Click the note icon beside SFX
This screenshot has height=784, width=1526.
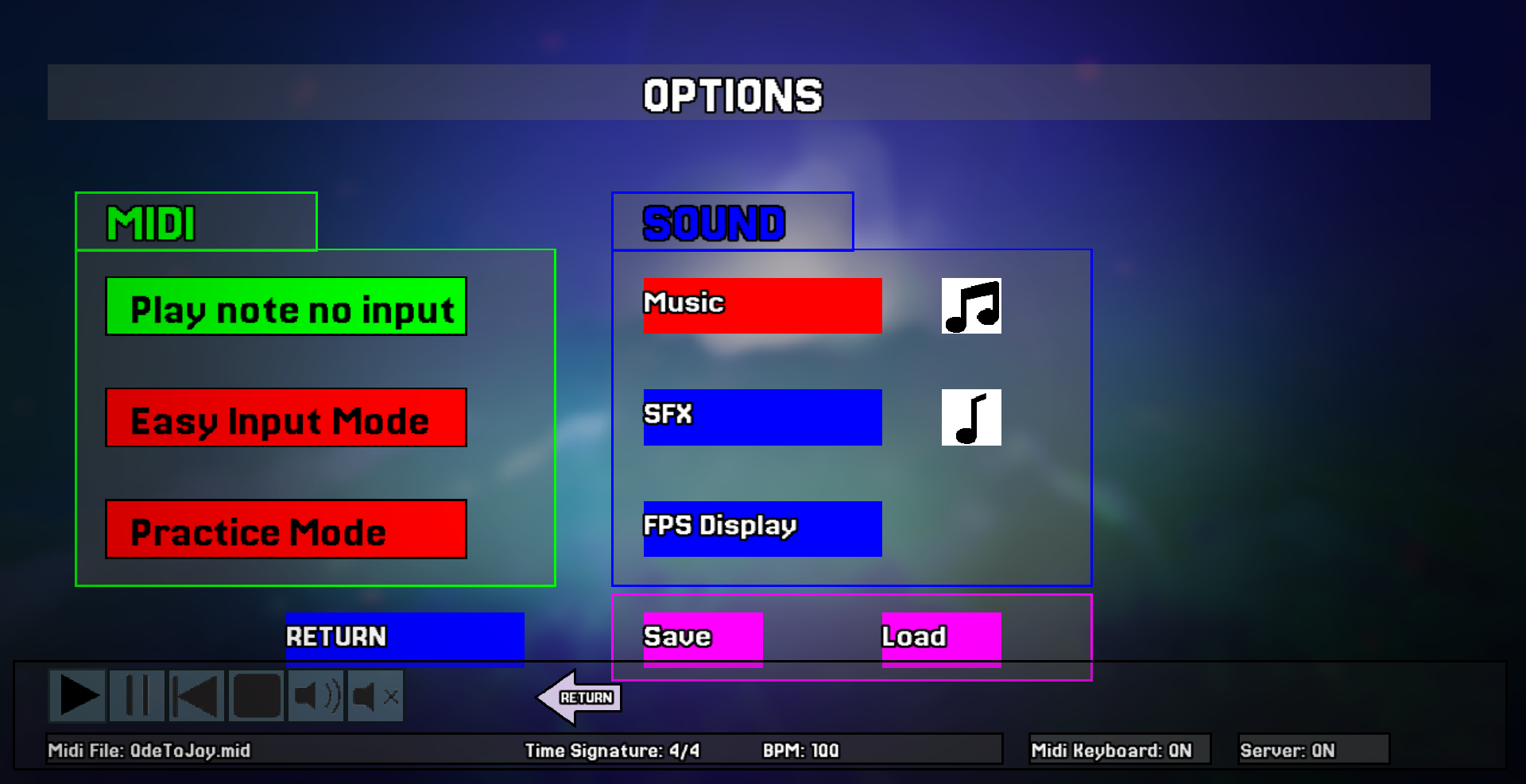(x=971, y=417)
